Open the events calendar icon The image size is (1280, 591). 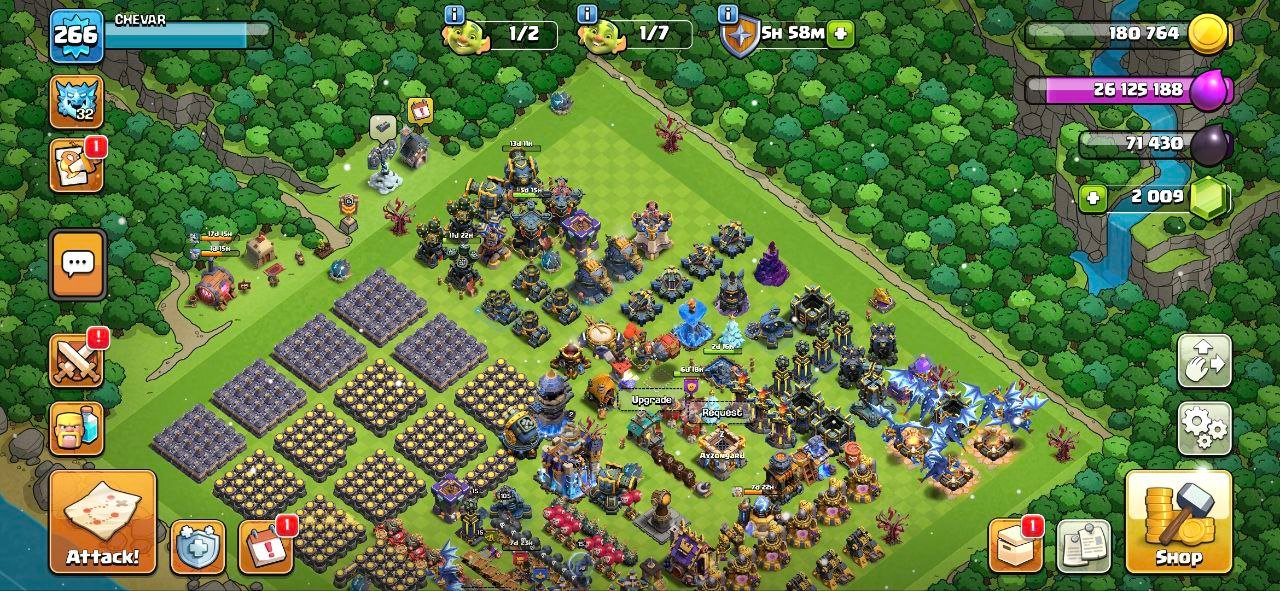(265, 547)
